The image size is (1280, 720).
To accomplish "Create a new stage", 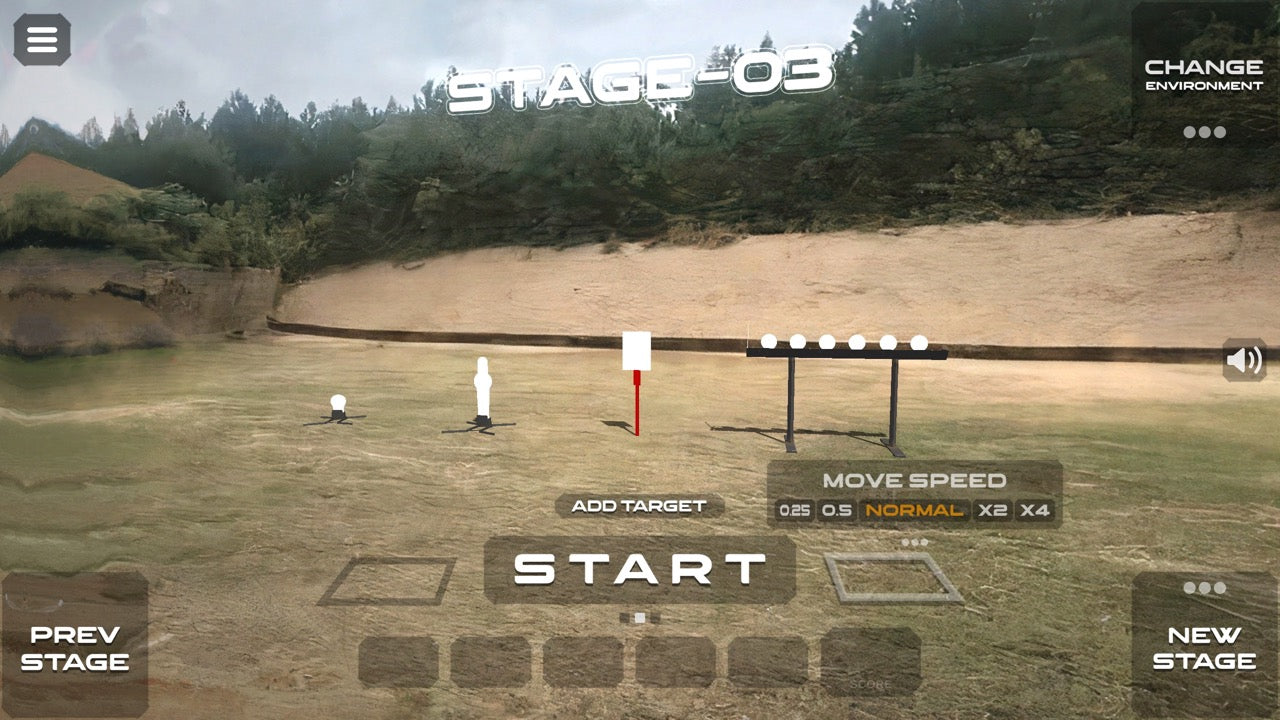I will tap(1204, 647).
